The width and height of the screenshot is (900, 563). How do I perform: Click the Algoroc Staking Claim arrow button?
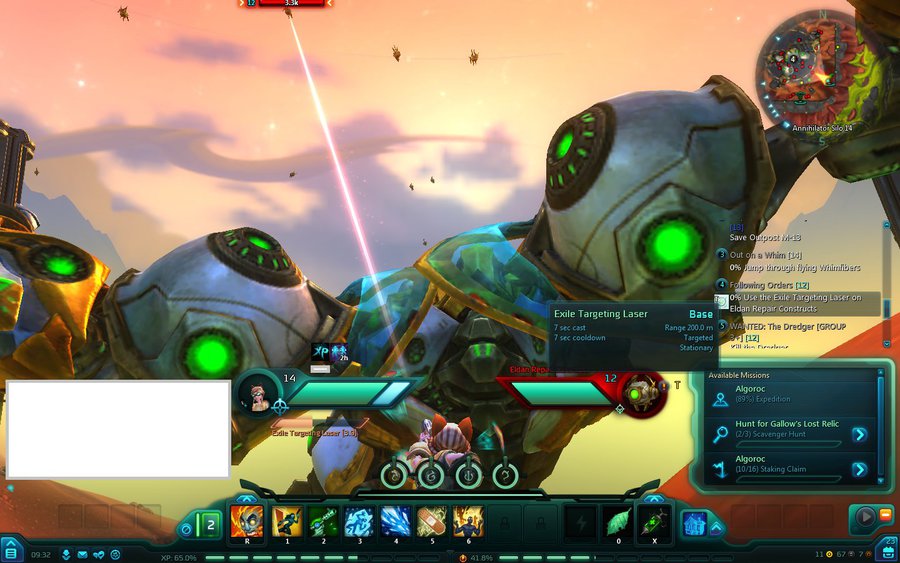point(859,468)
